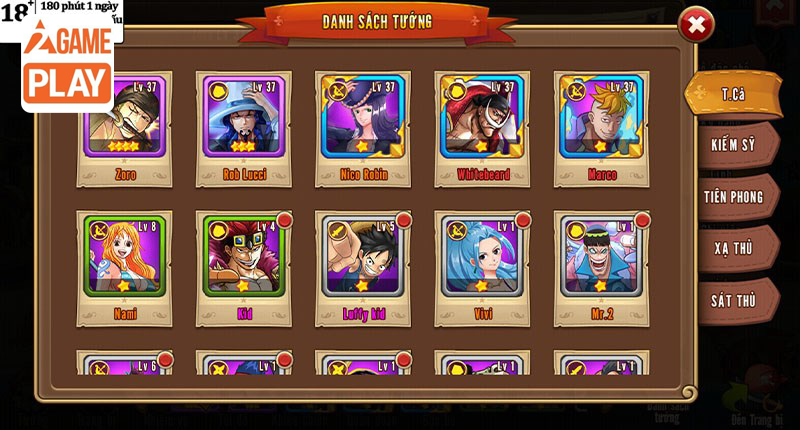This screenshot has height=430, width=800.
Task: Choose the Sát Thủ tab
Action: pos(733,300)
